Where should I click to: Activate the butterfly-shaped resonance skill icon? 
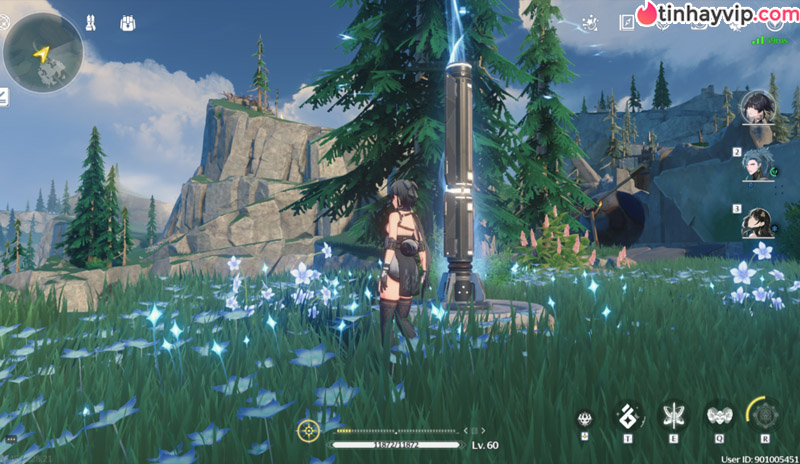click(673, 416)
